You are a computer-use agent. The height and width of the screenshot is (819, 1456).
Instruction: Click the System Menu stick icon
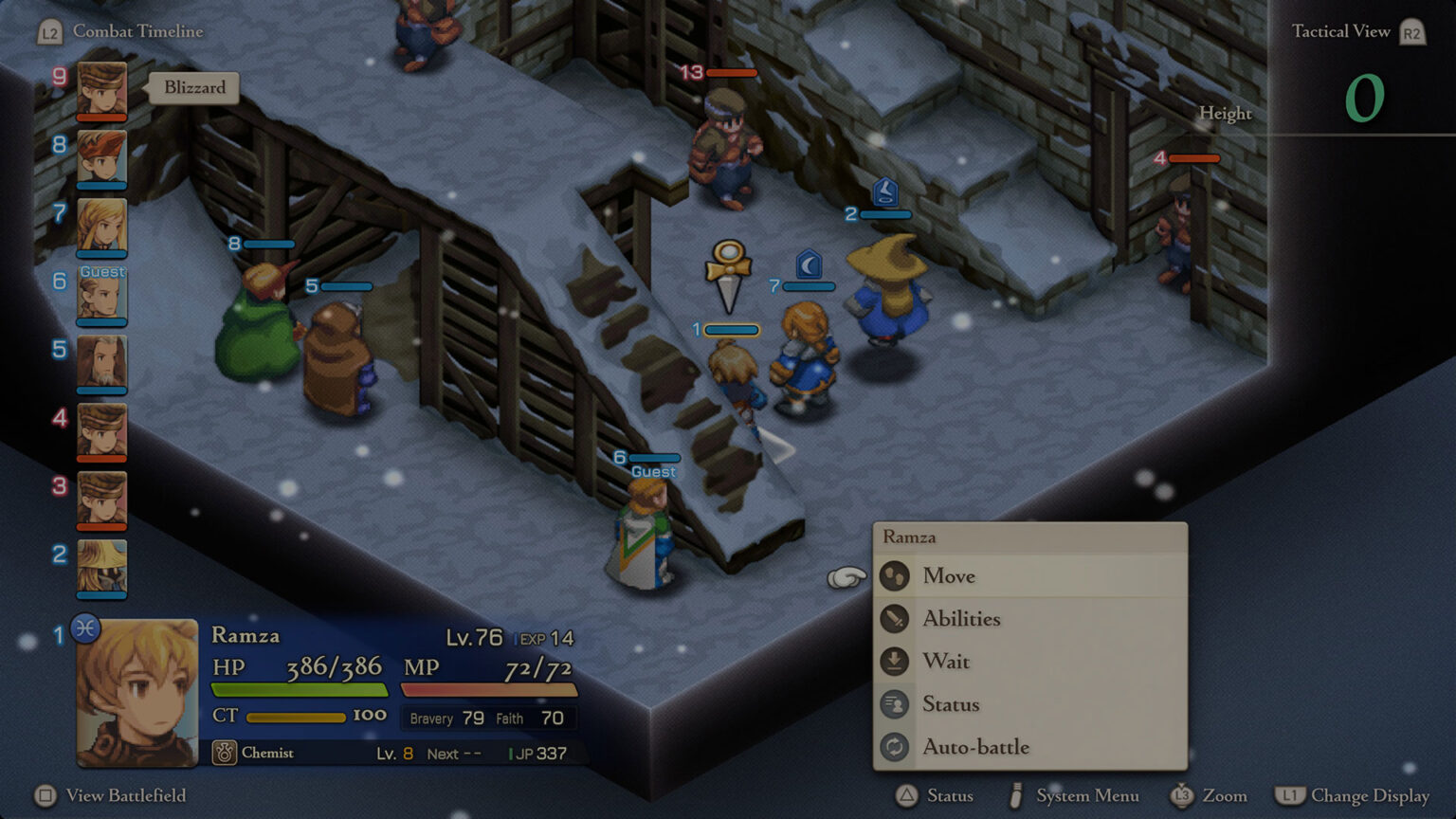1017,795
